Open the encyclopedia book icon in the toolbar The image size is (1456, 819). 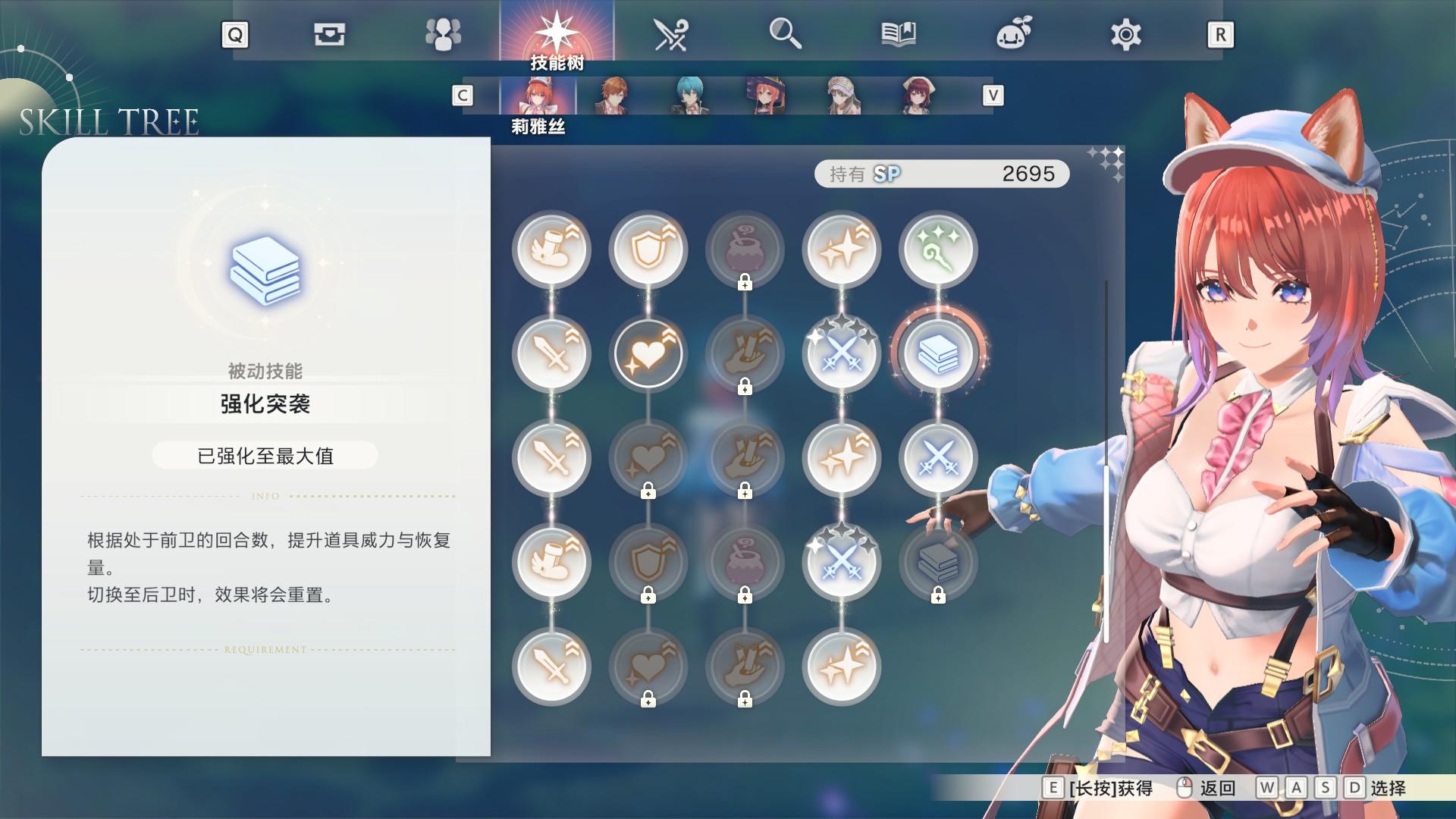tap(899, 33)
